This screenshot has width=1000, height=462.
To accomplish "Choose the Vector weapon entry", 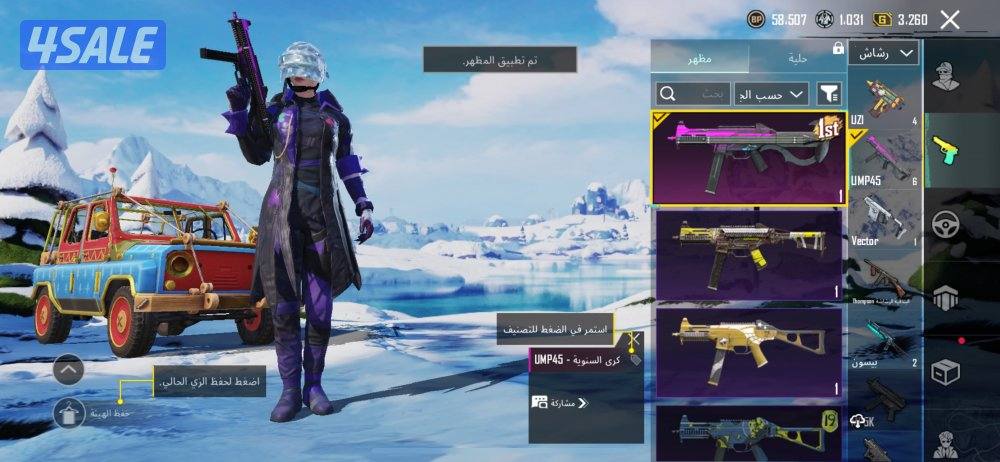I will [884, 220].
